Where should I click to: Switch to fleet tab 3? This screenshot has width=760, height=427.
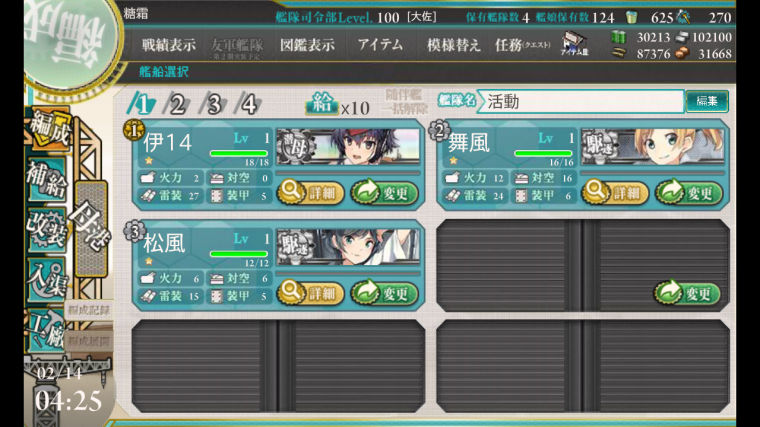coord(213,103)
